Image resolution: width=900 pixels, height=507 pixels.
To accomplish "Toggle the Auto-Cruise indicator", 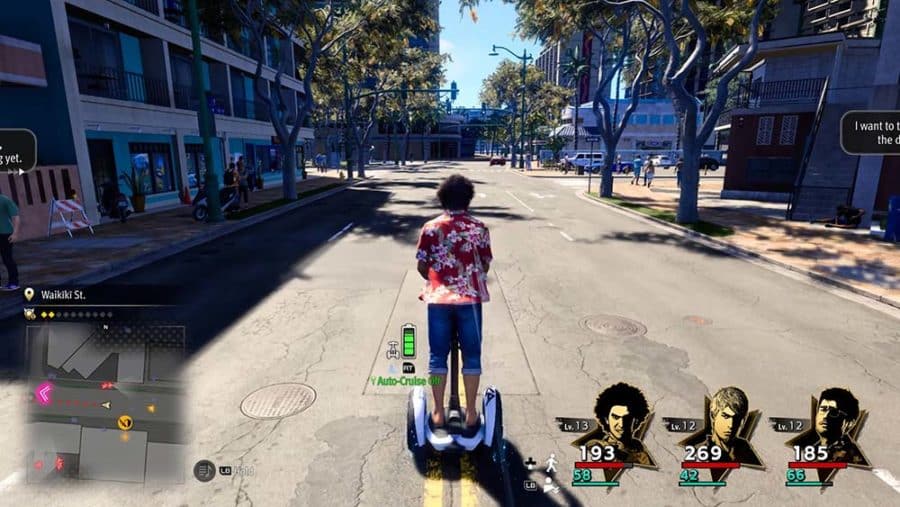I will pos(408,381).
